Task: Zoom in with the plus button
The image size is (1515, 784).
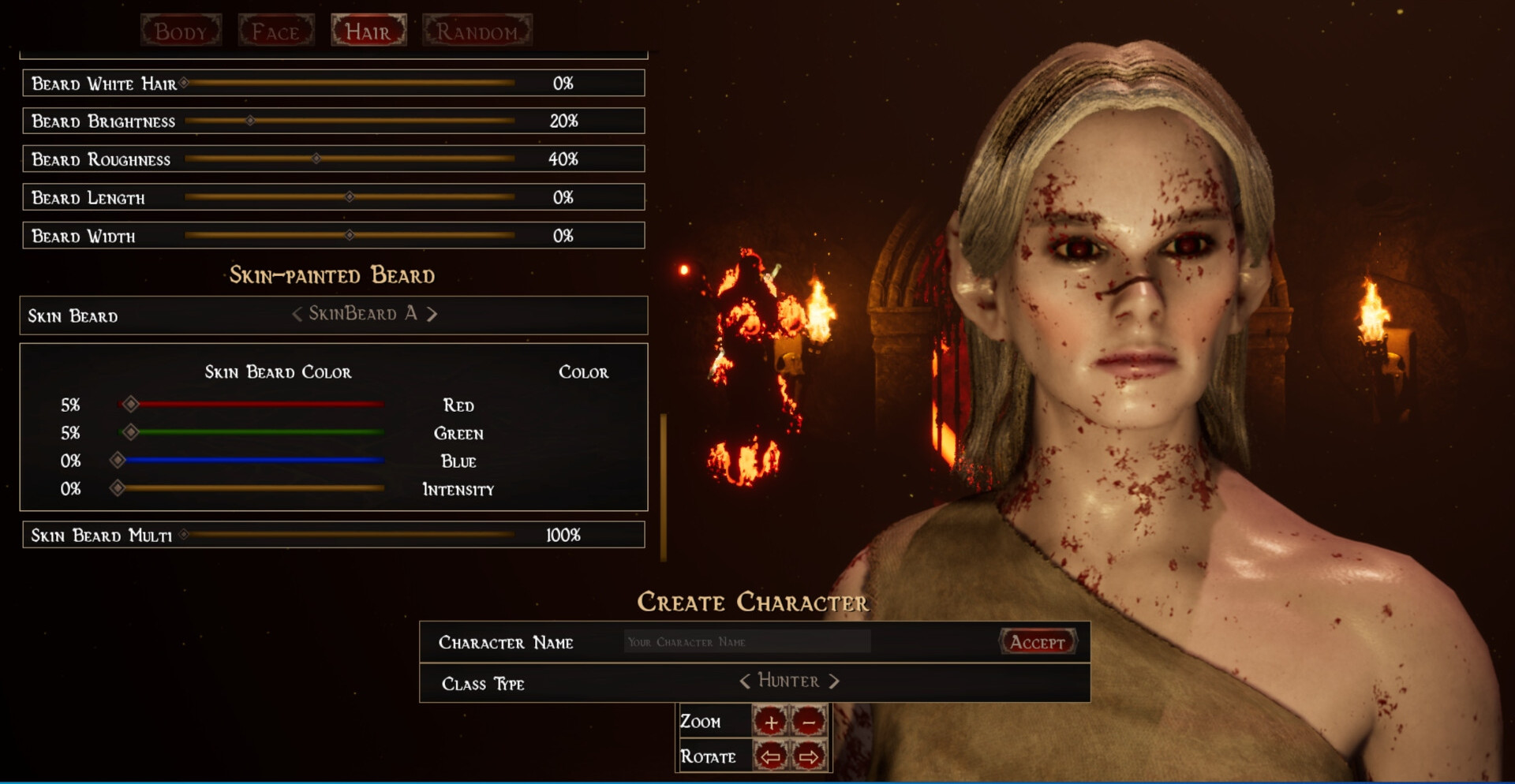Action: pyautogui.click(x=770, y=722)
